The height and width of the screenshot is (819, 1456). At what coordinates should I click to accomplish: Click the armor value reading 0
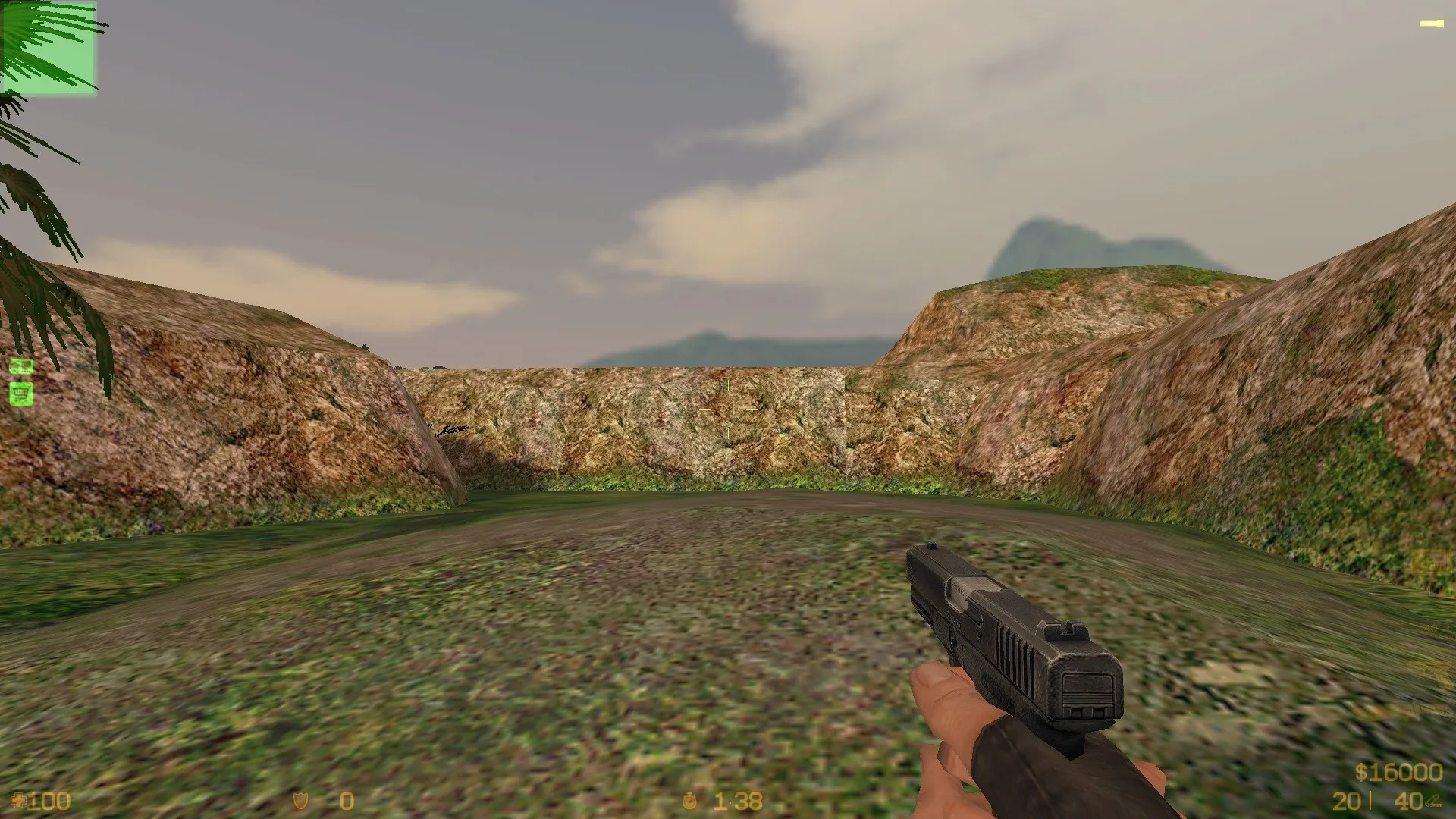tap(345, 801)
